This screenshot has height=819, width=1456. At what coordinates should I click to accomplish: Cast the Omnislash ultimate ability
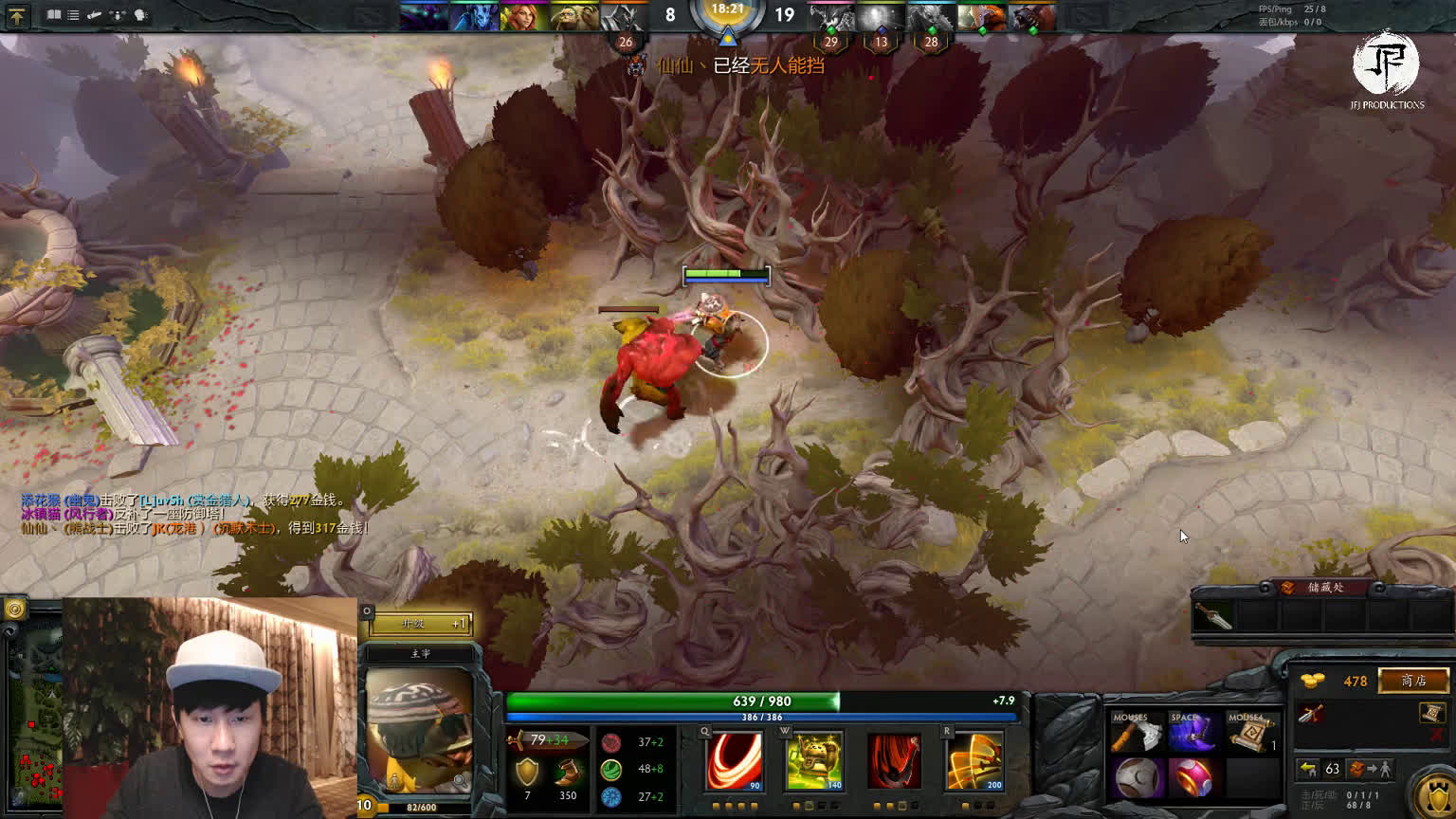(974, 759)
